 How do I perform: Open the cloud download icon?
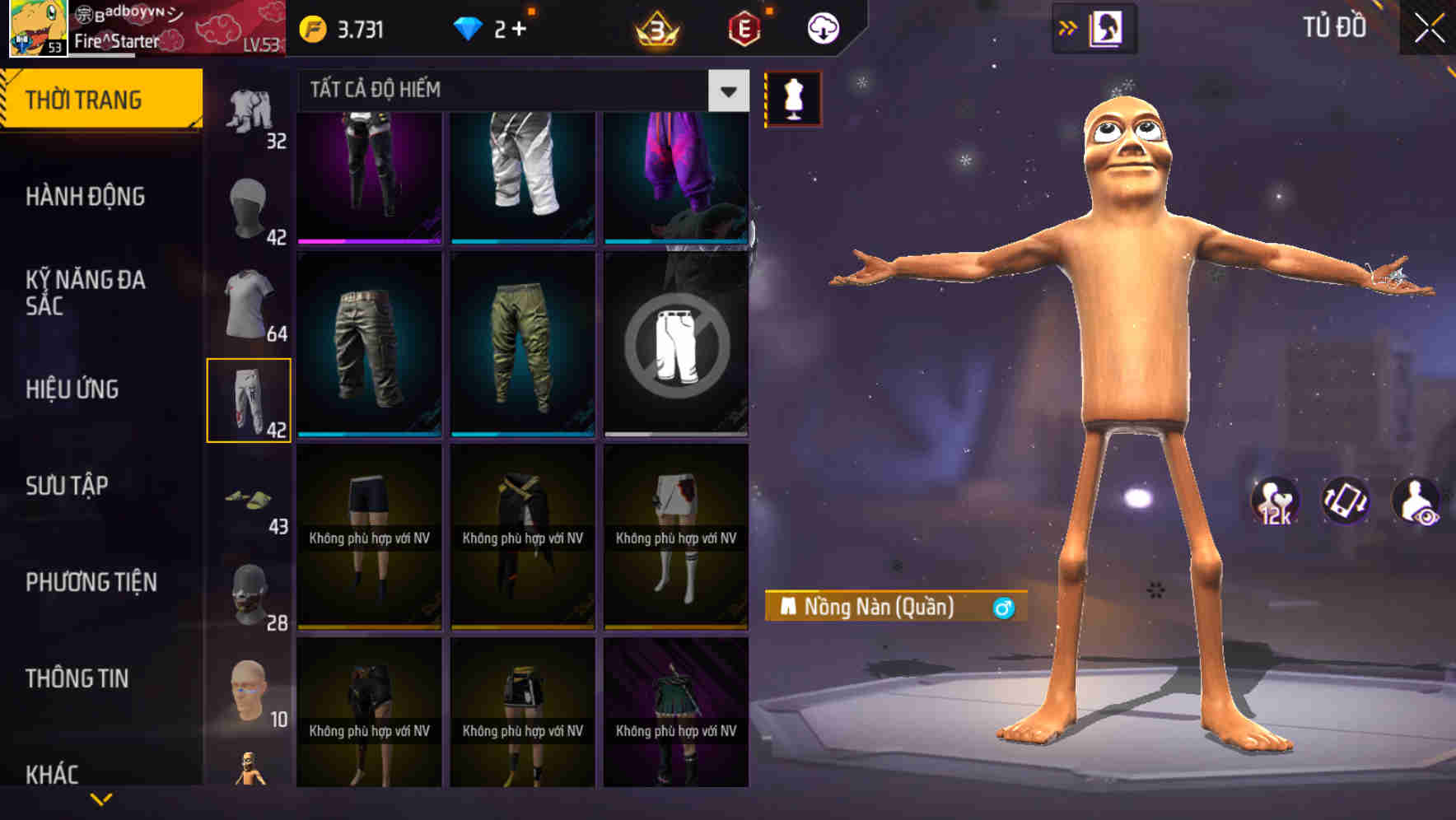pos(824,27)
